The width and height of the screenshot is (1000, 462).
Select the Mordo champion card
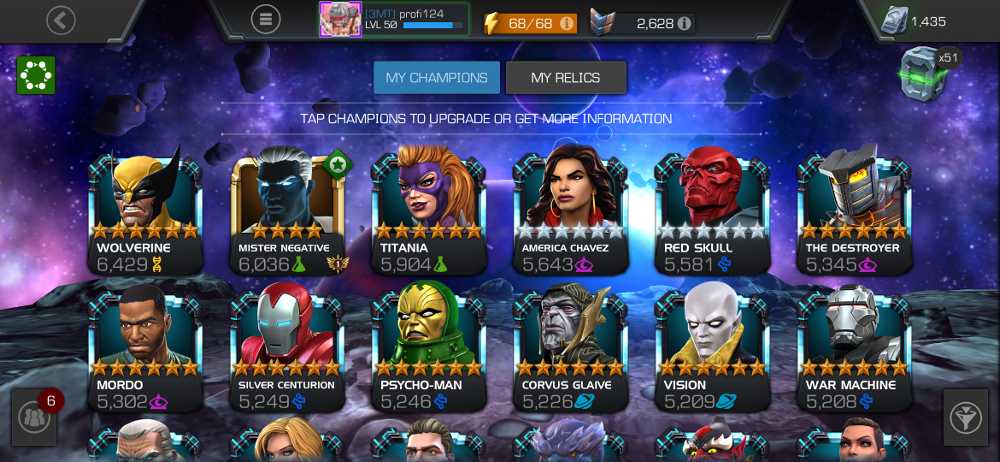145,348
